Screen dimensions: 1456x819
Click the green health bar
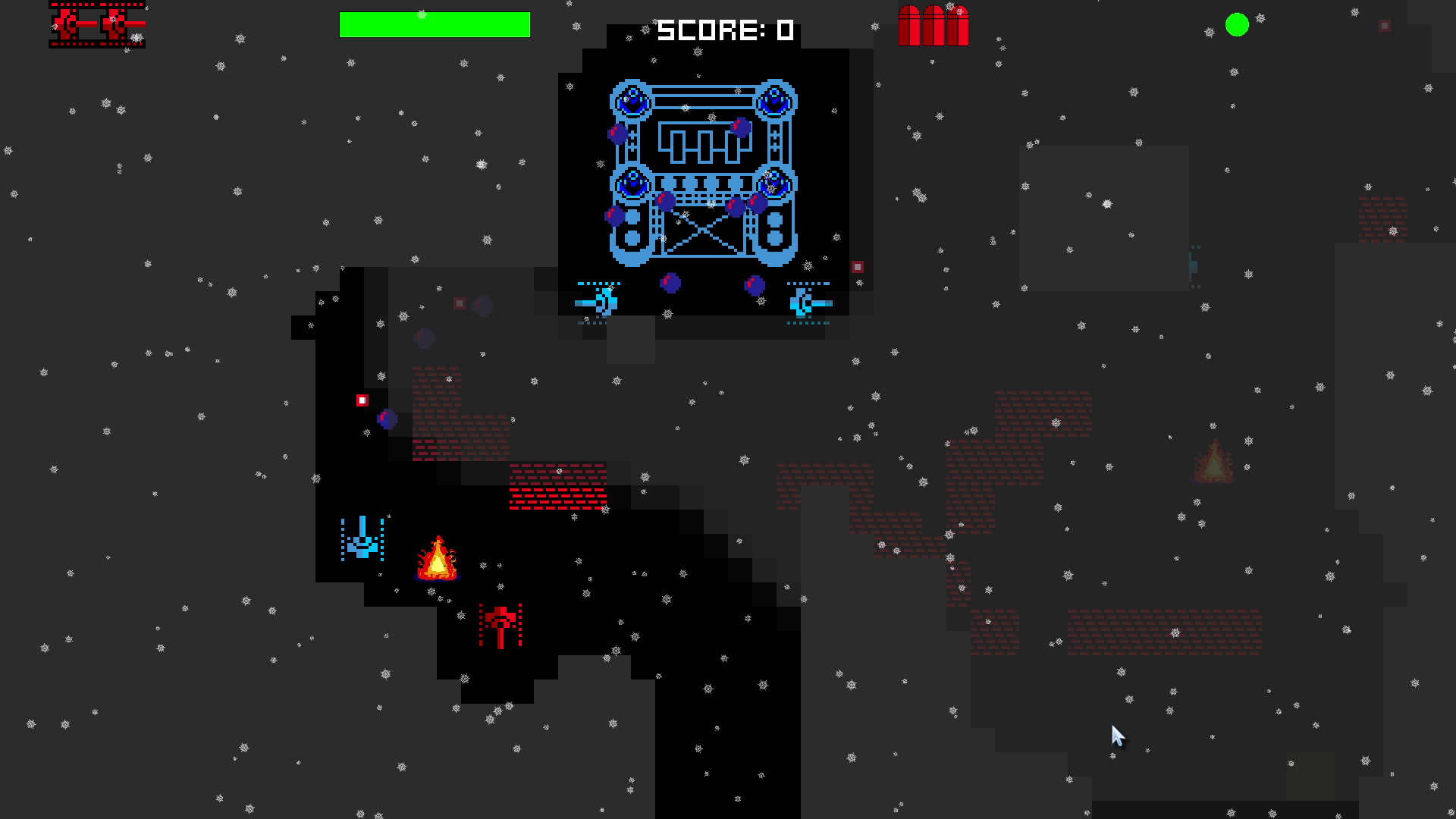point(435,25)
